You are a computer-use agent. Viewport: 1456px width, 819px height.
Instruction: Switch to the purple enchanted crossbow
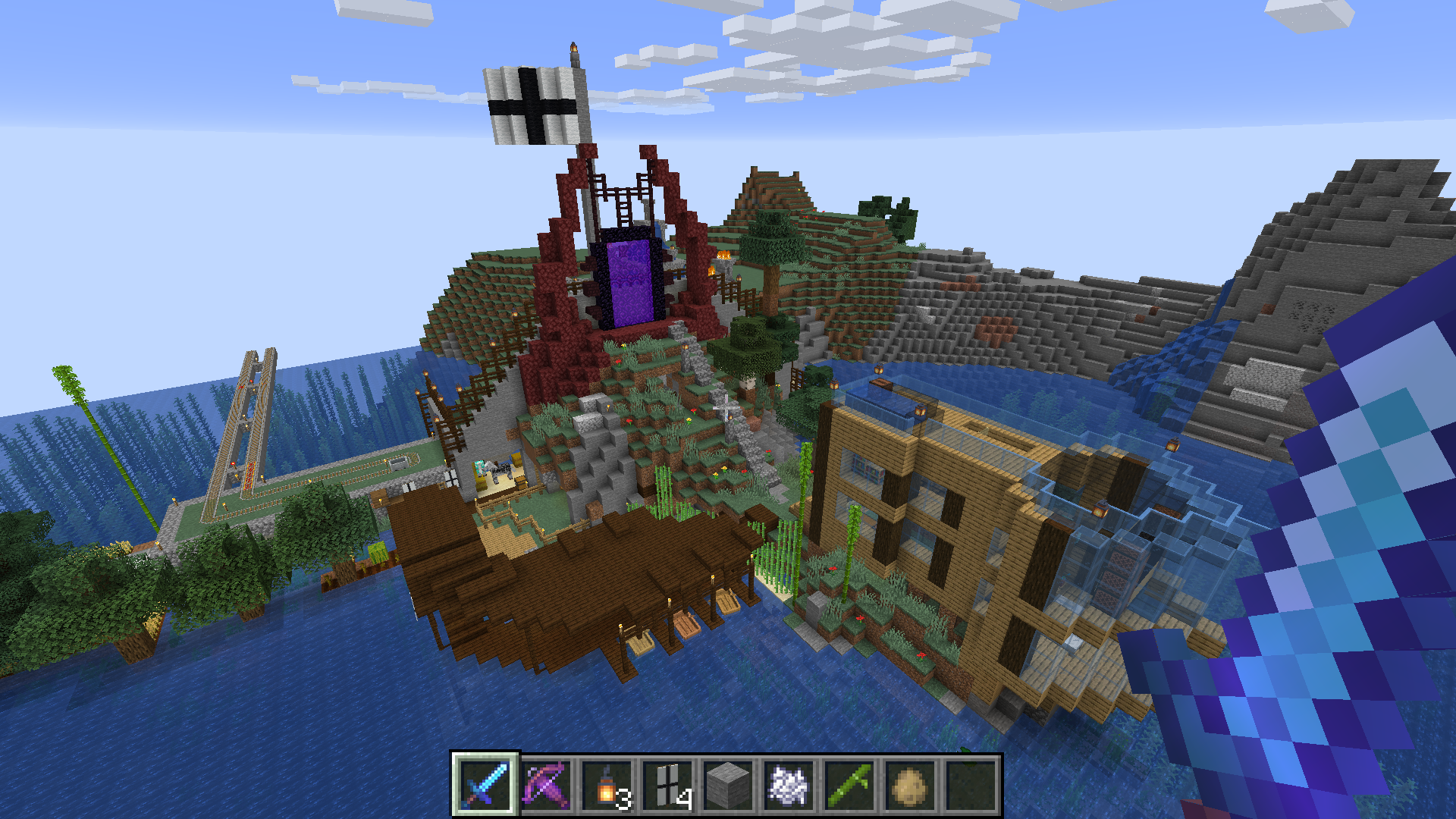point(545,785)
